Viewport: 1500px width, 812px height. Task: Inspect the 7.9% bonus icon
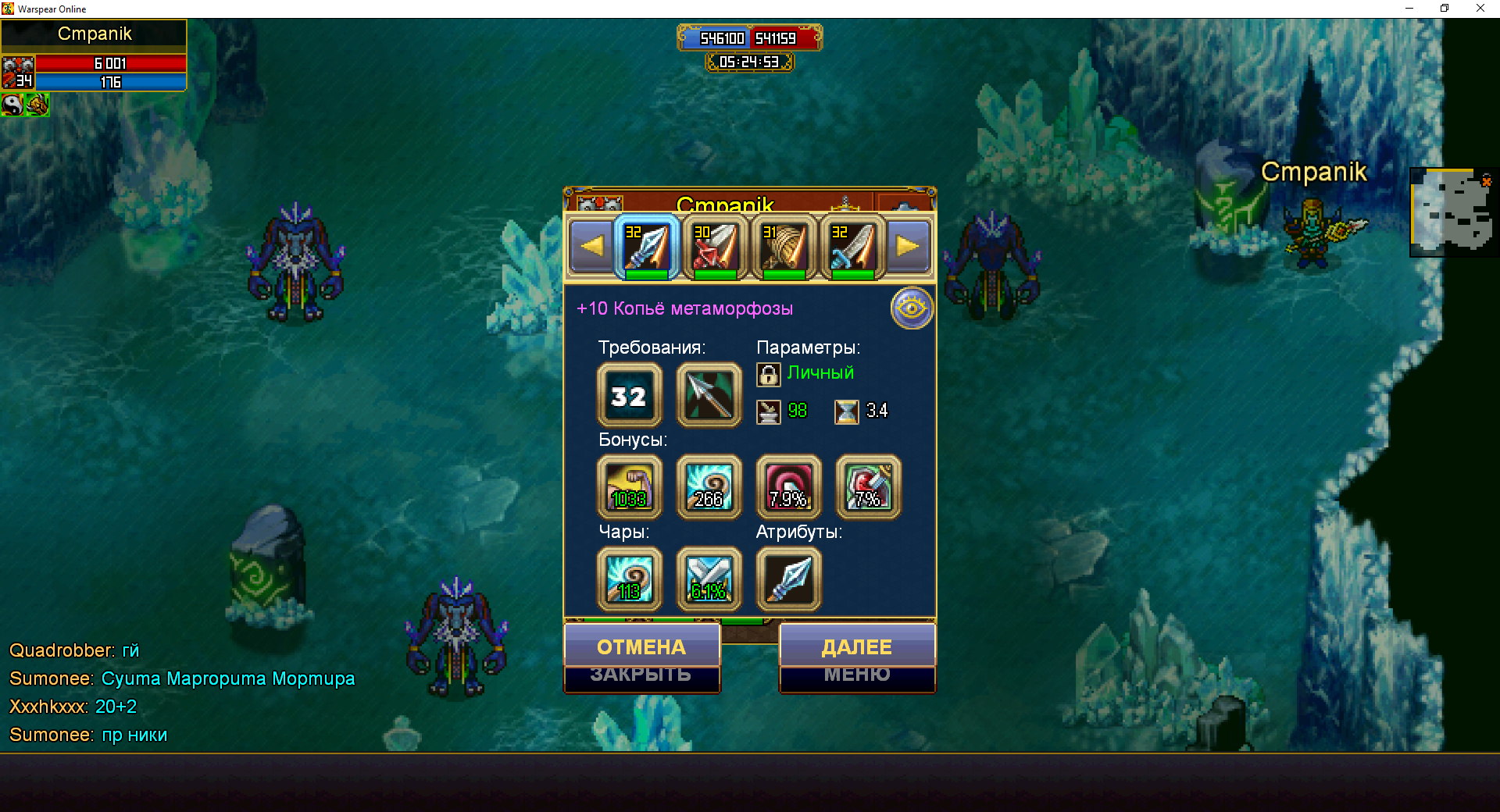tap(788, 487)
